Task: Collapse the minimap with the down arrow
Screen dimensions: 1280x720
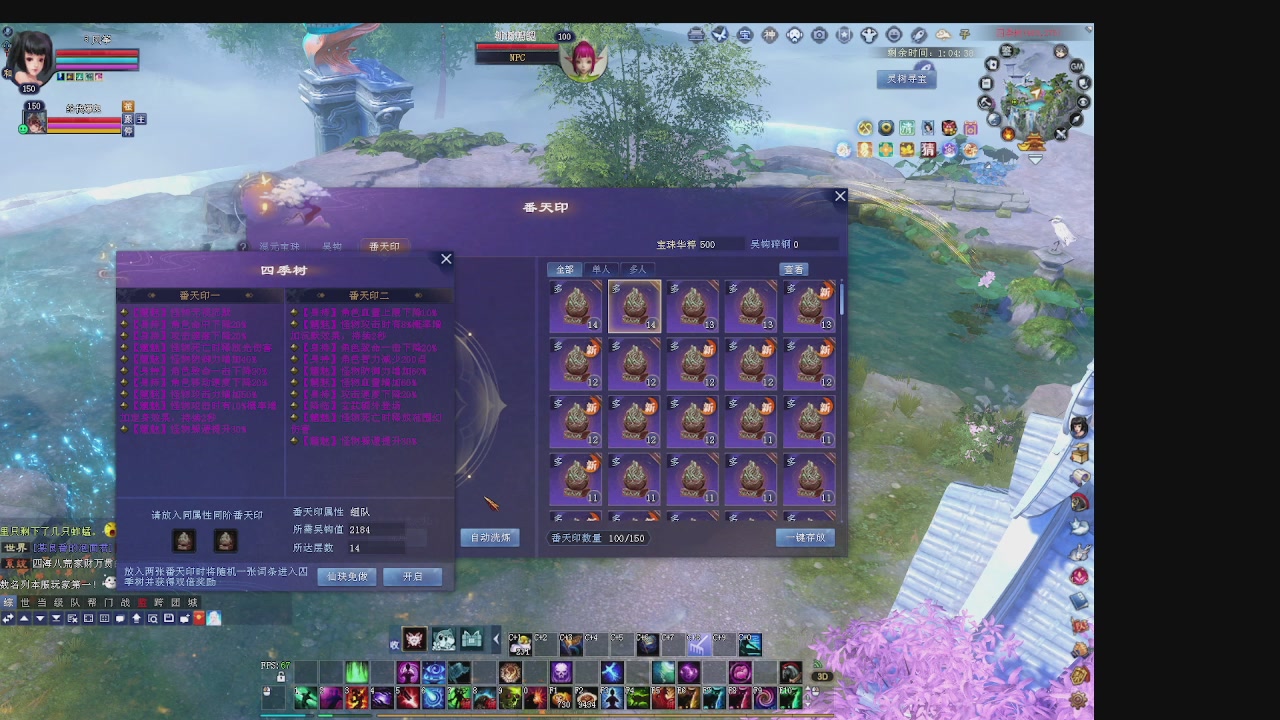Action: coord(1034,159)
